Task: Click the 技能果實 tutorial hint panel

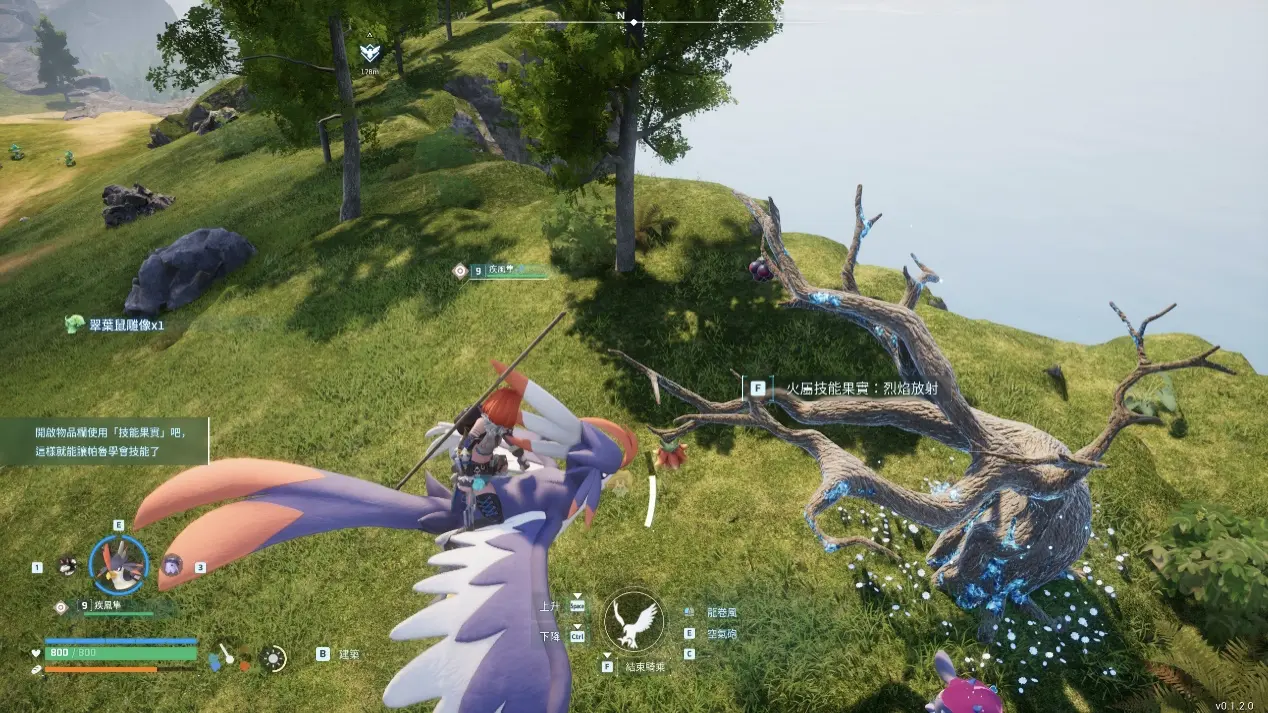Action: [x=104, y=441]
